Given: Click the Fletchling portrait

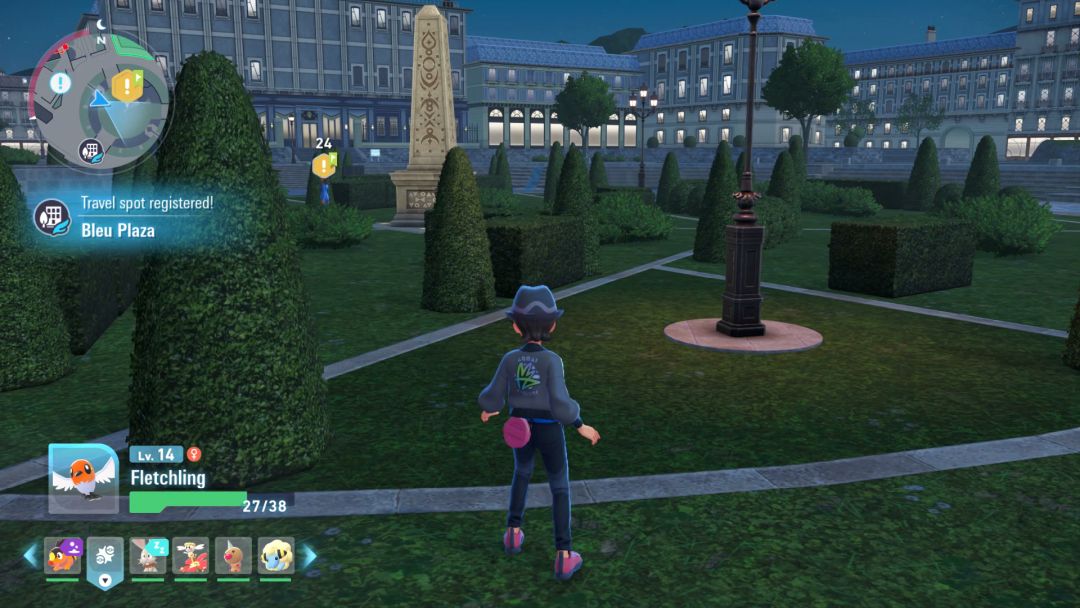Looking at the screenshot, I should click(83, 479).
